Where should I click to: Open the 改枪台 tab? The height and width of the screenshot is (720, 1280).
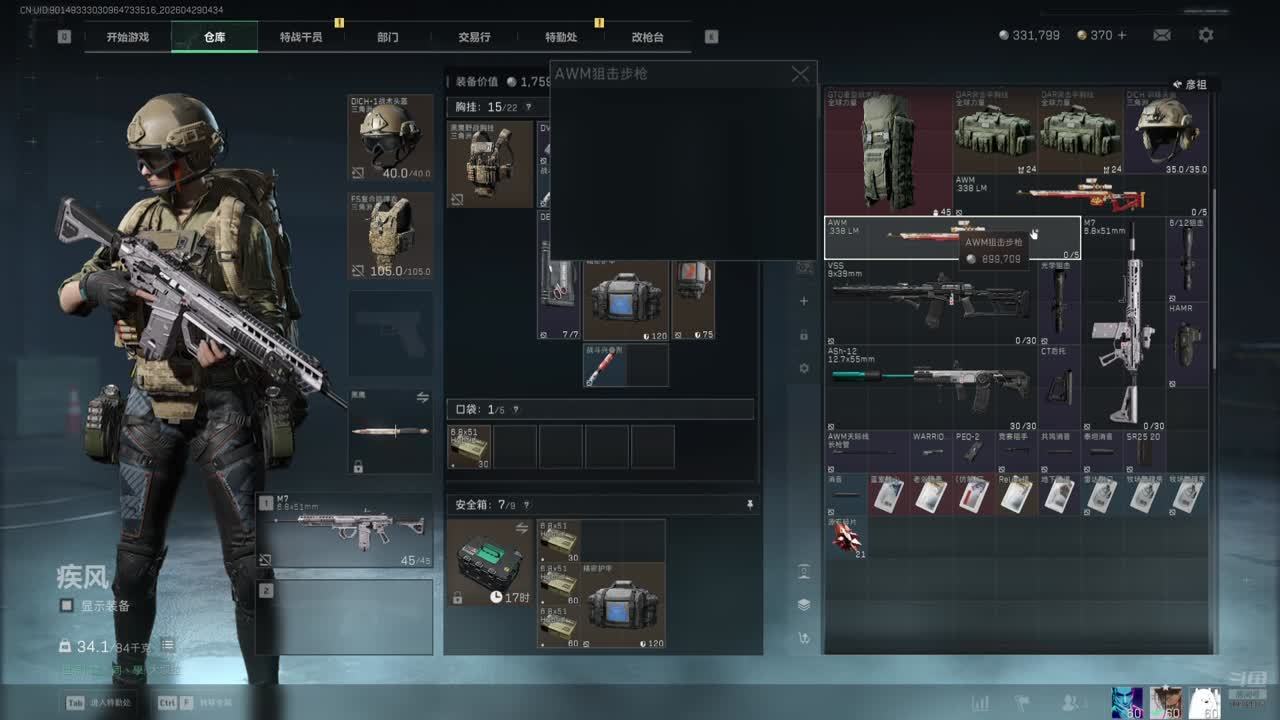point(647,37)
